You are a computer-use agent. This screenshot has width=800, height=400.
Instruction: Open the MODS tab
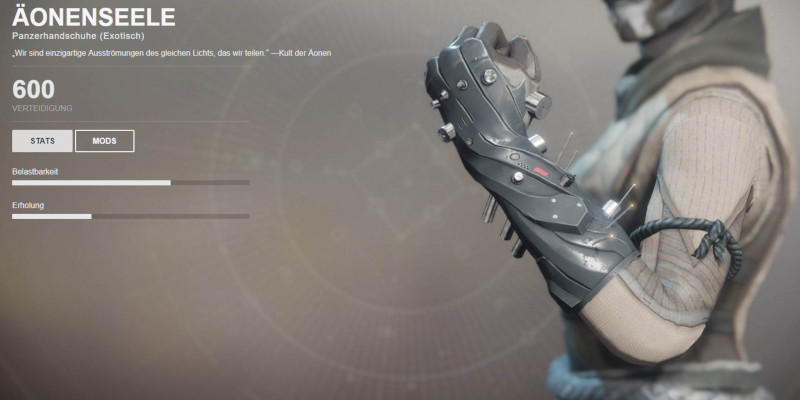click(104, 141)
